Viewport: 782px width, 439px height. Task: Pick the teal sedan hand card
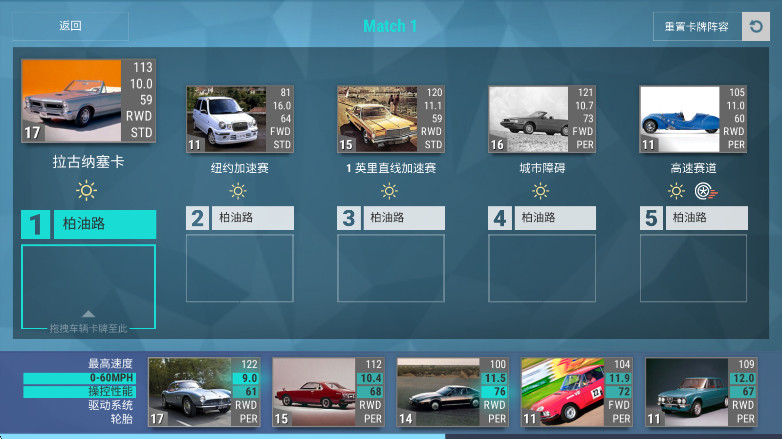[700, 393]
